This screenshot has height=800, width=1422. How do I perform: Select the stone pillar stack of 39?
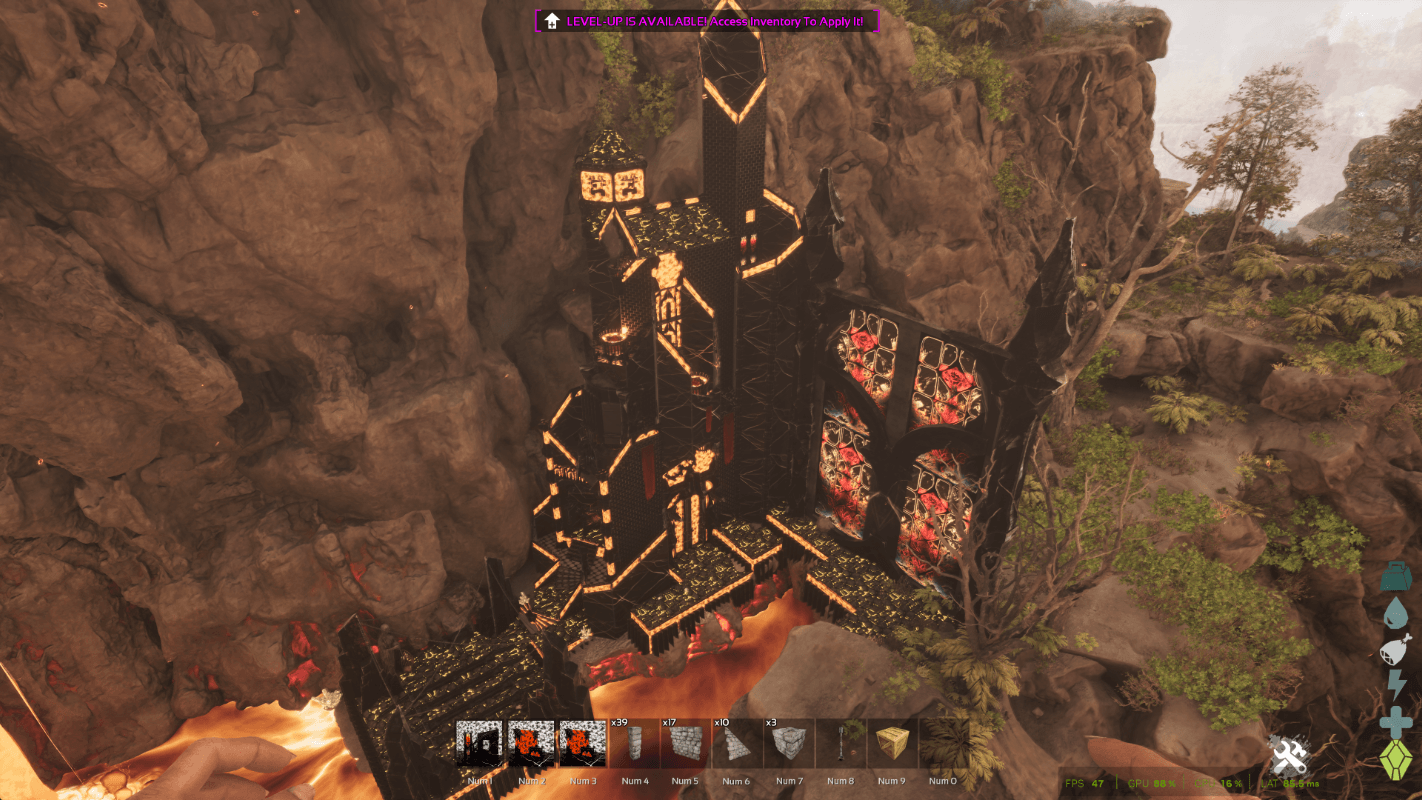pyautogui.click(x=634, y=744)
